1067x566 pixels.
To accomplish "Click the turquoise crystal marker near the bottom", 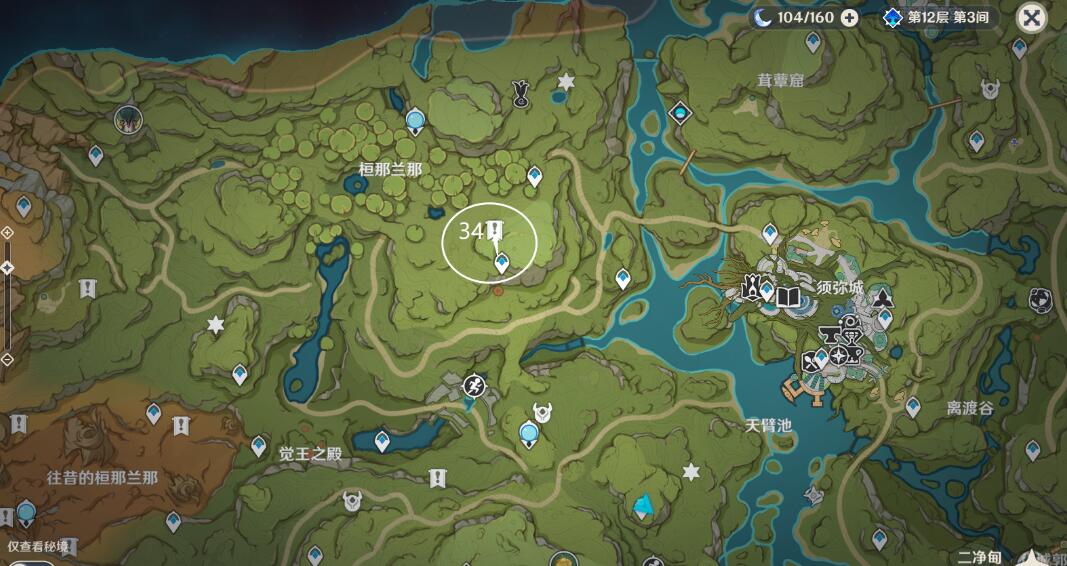I will tap(641, 506).
